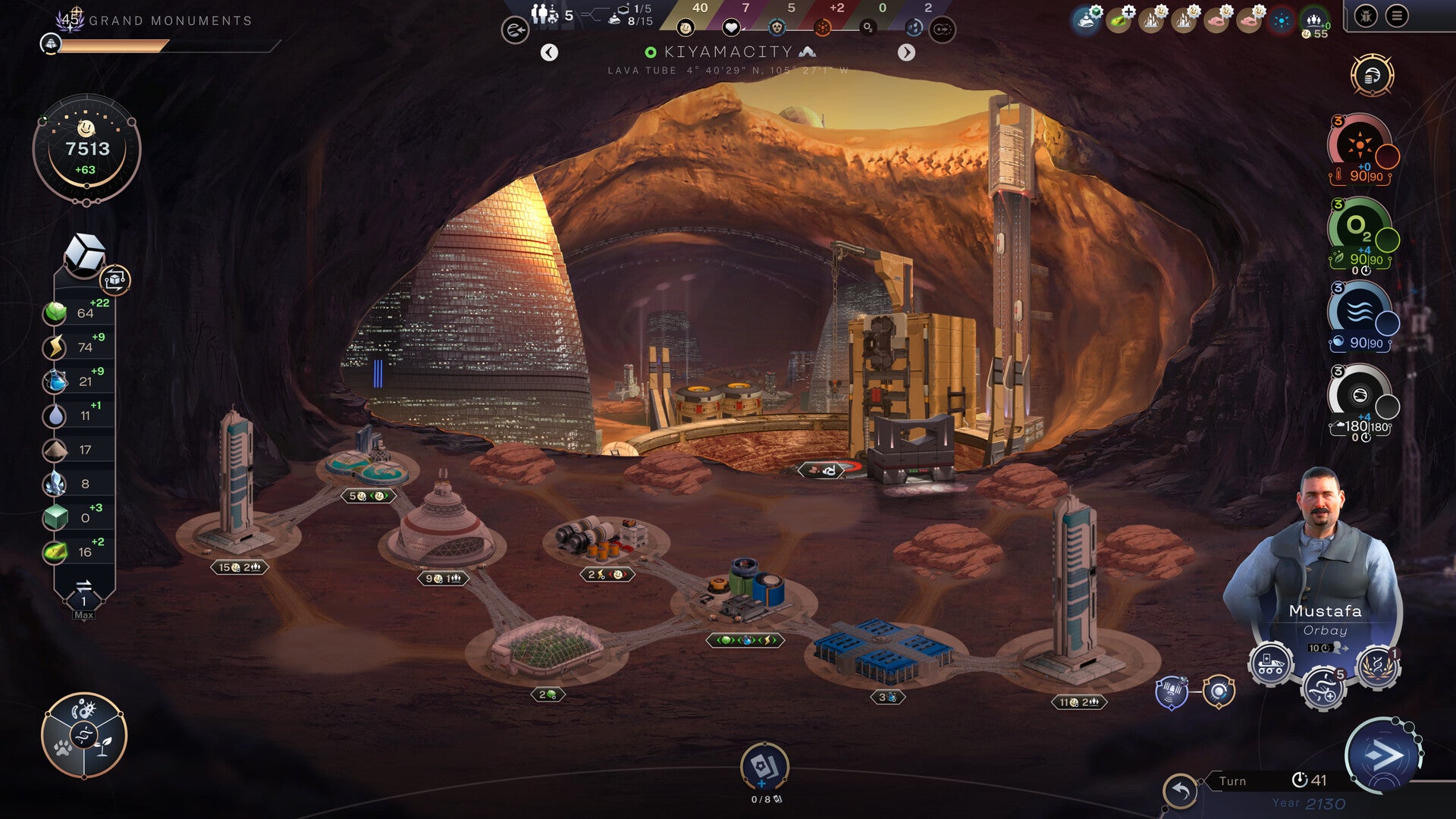Open the white cube resources panel
Viewport: 1456px width, 819px height.
(84, 253)
